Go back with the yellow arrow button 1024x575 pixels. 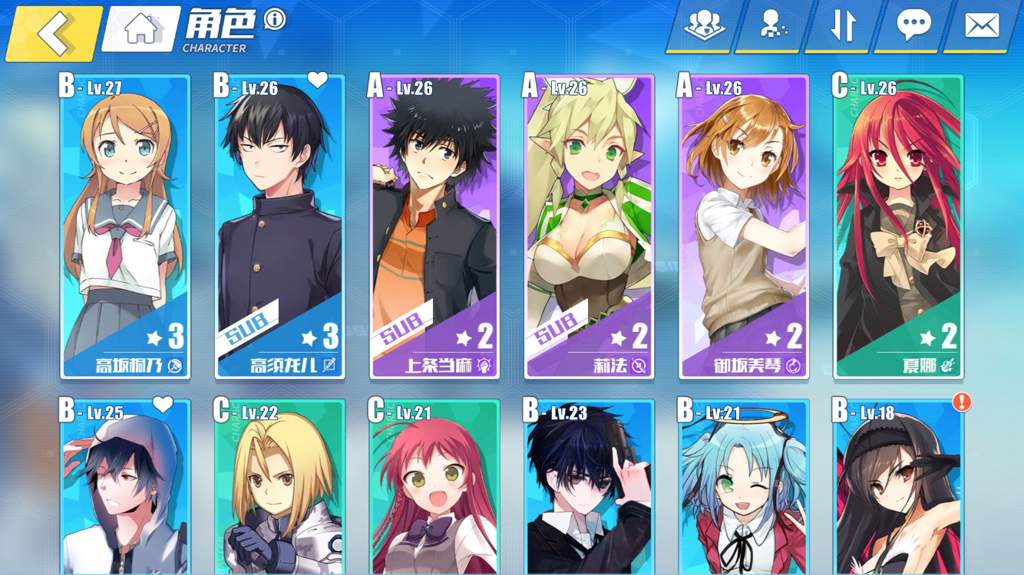tap(52, 32)
